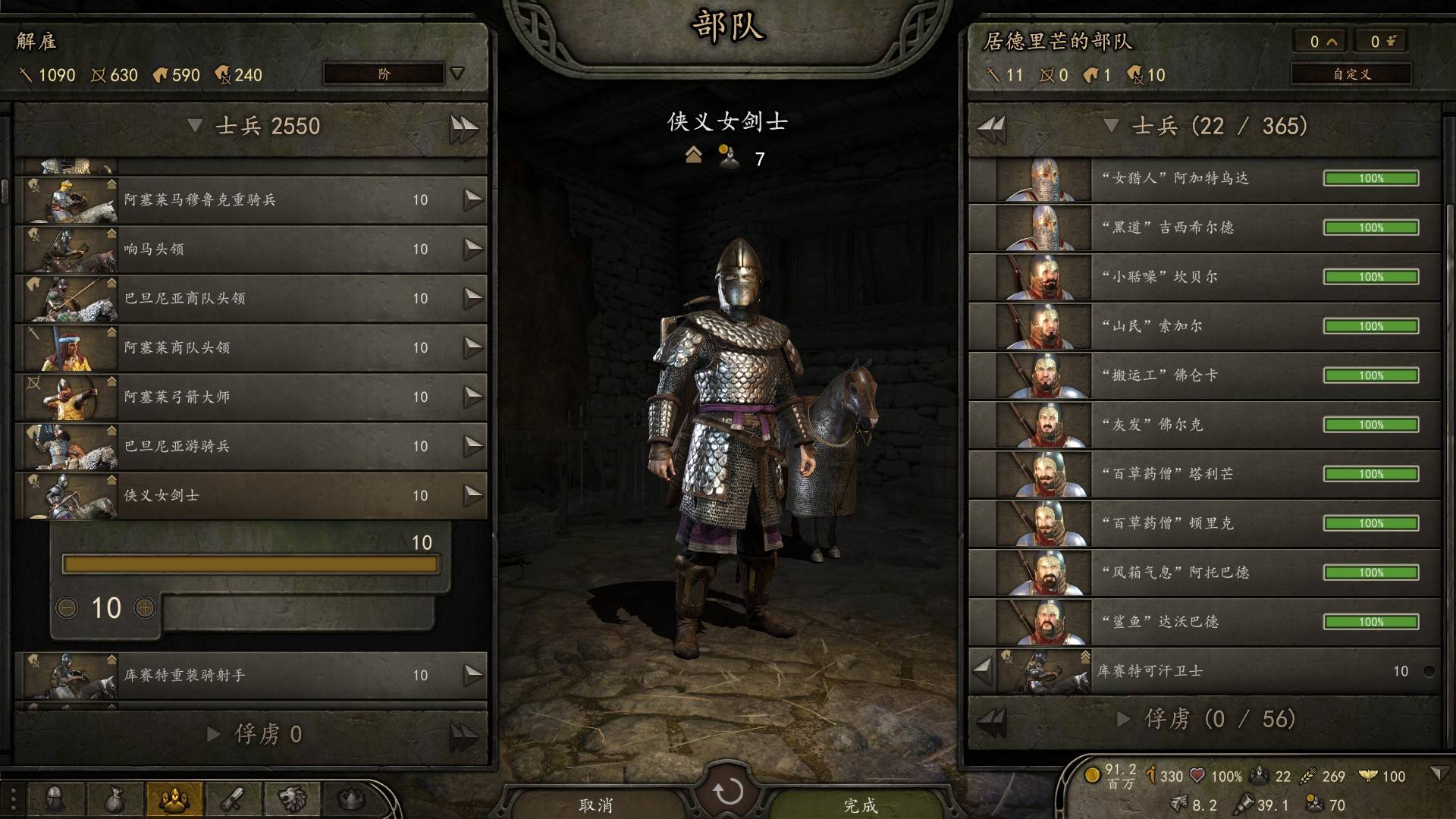Viewport: 1456px width, 819px height.
Task: Transfer 阿塞莱马穆鲁克重骑兵 with its arrow
Action: [x=473, y=199]
